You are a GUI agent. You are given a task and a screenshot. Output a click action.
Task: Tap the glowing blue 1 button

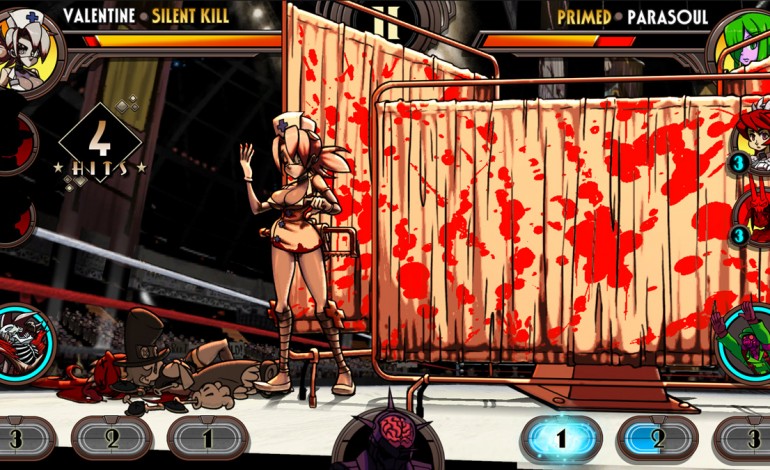[561, 438]
